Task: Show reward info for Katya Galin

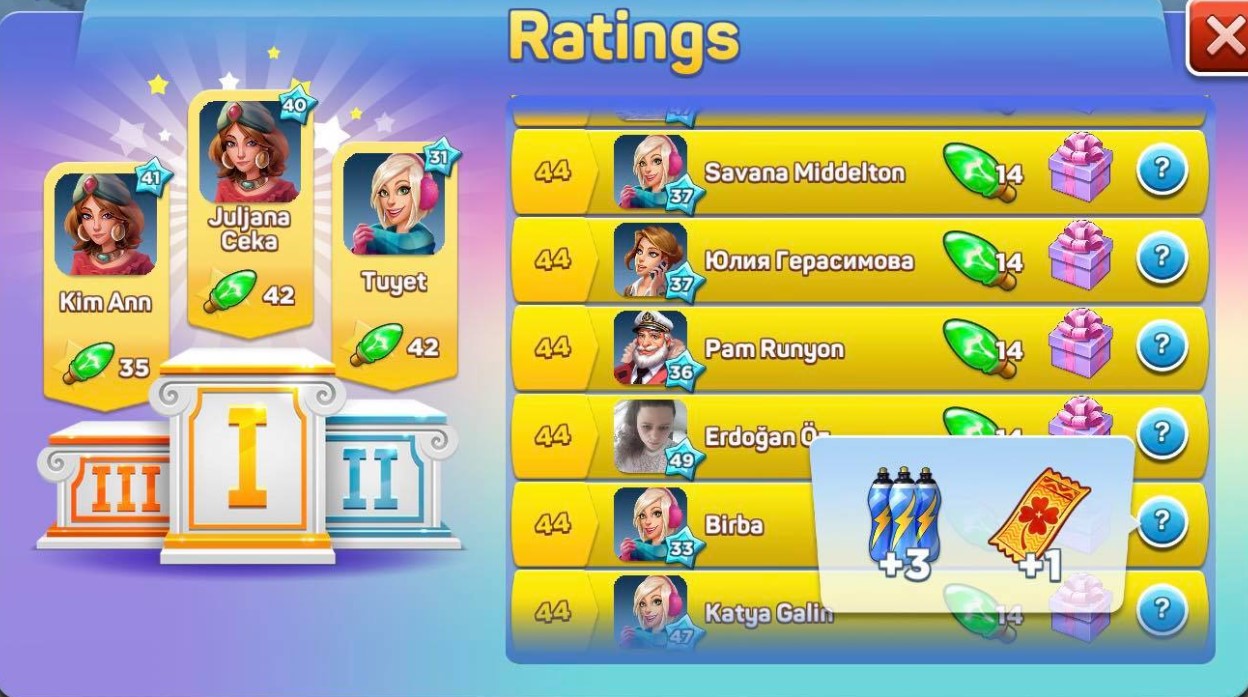Action: (x=1161, y=609)
